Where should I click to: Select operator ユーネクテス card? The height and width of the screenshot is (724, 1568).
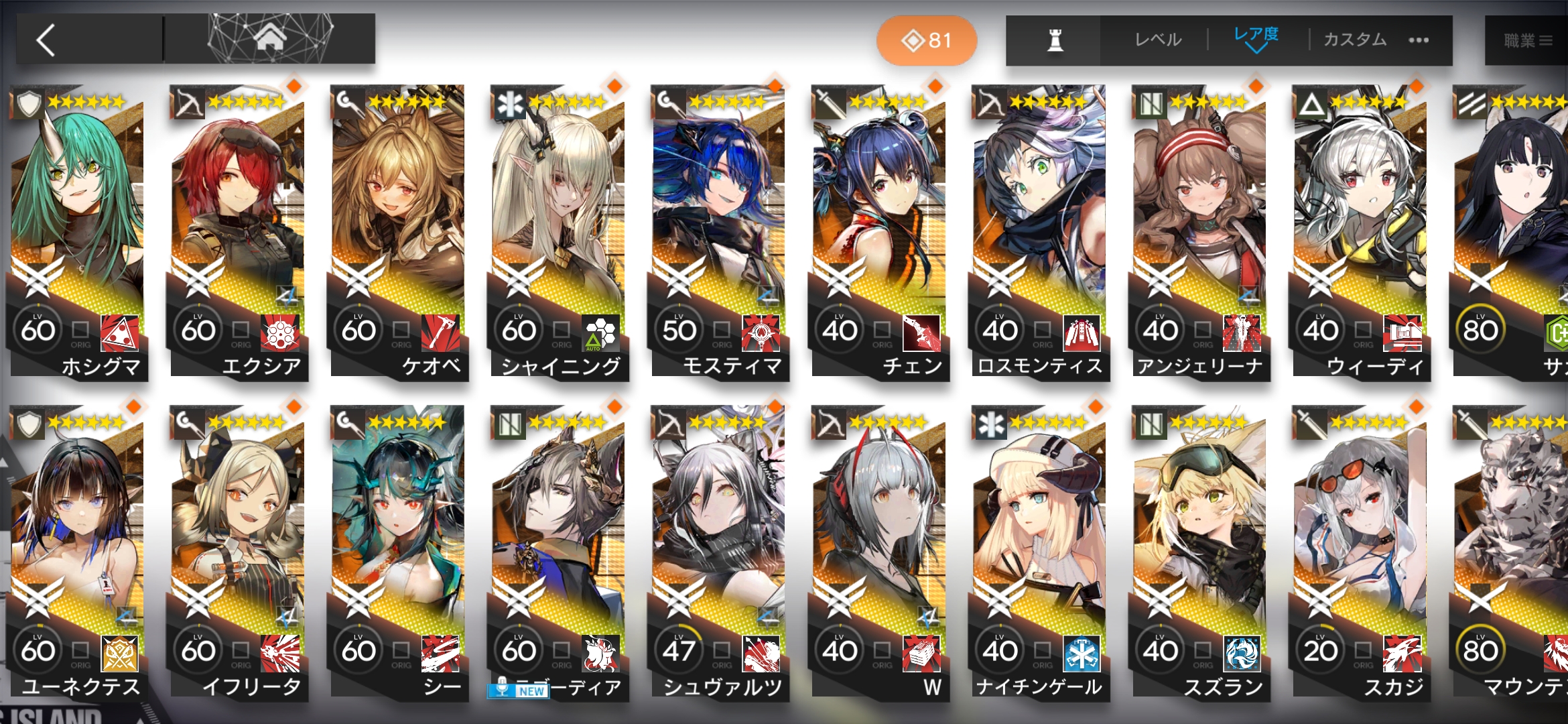click(x=78, y=550)
